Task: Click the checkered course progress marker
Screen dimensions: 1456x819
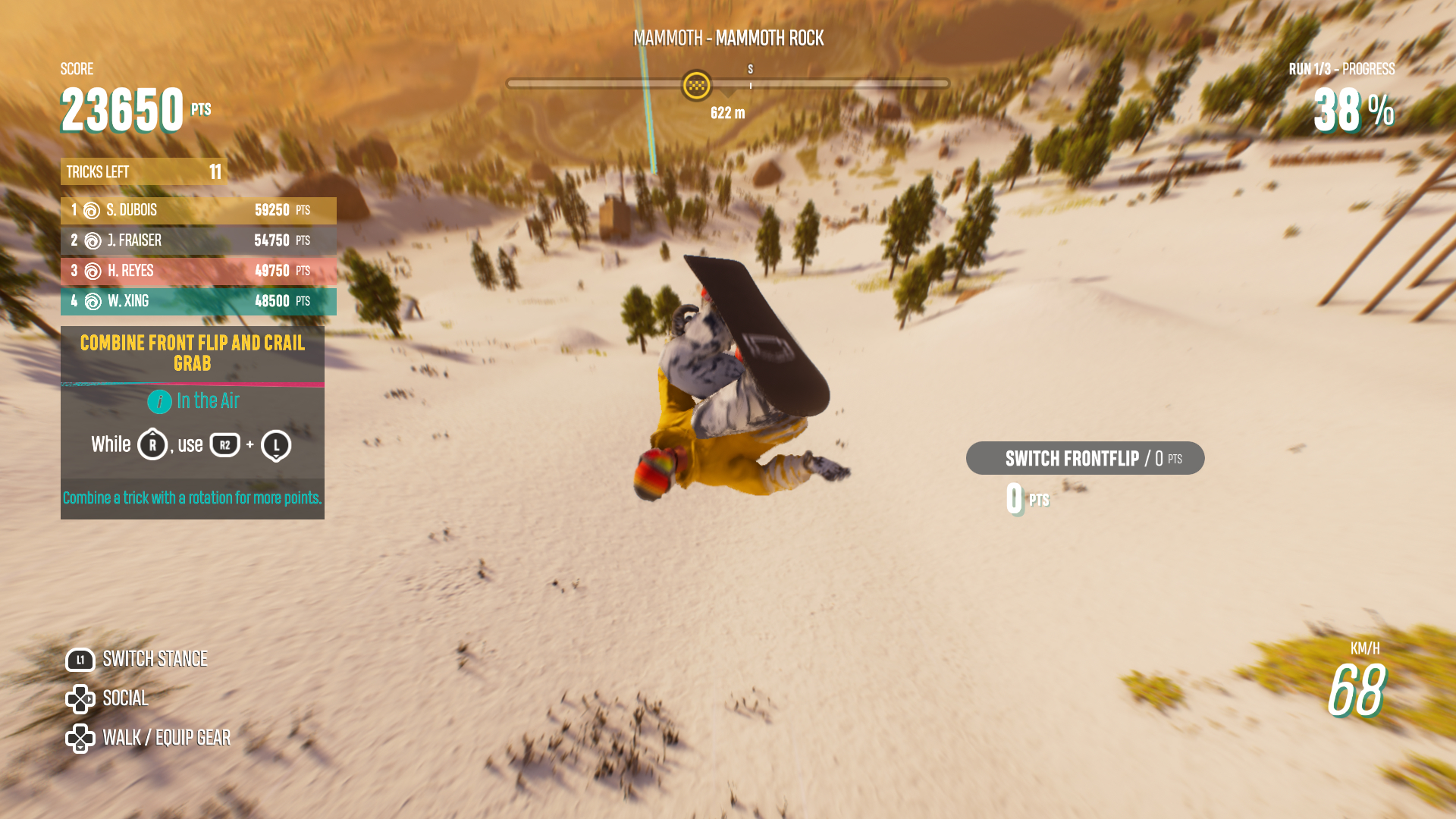Action: (696, 85)
